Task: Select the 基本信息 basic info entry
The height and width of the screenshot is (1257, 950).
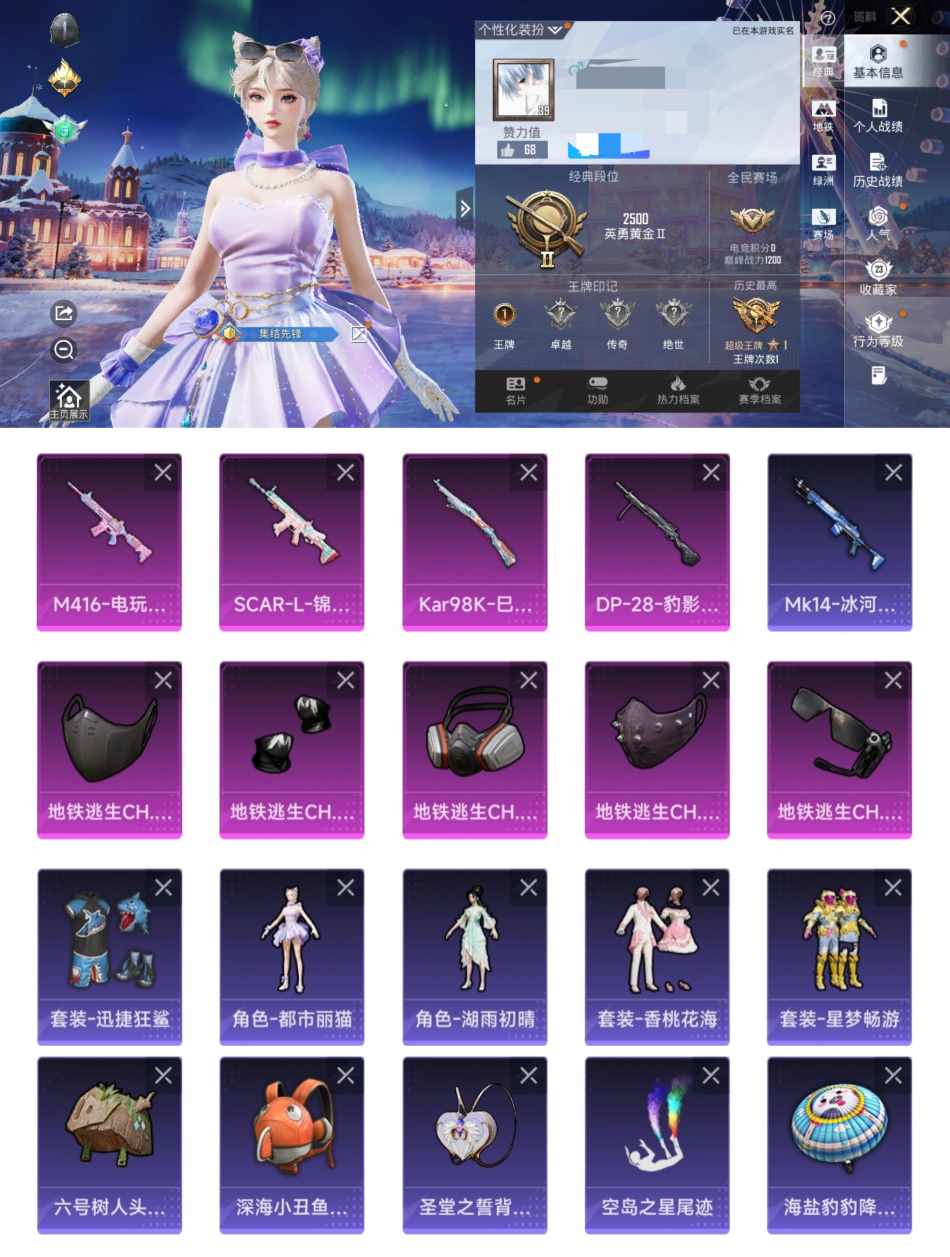Action: (x=877, y=61)
